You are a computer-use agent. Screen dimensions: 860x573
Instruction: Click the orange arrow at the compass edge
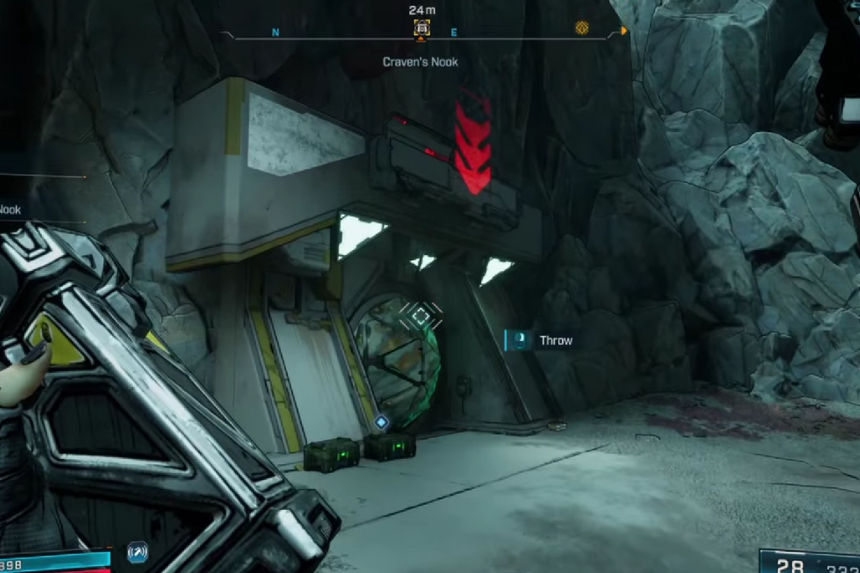pyautogui.click(x=624, y=31)
